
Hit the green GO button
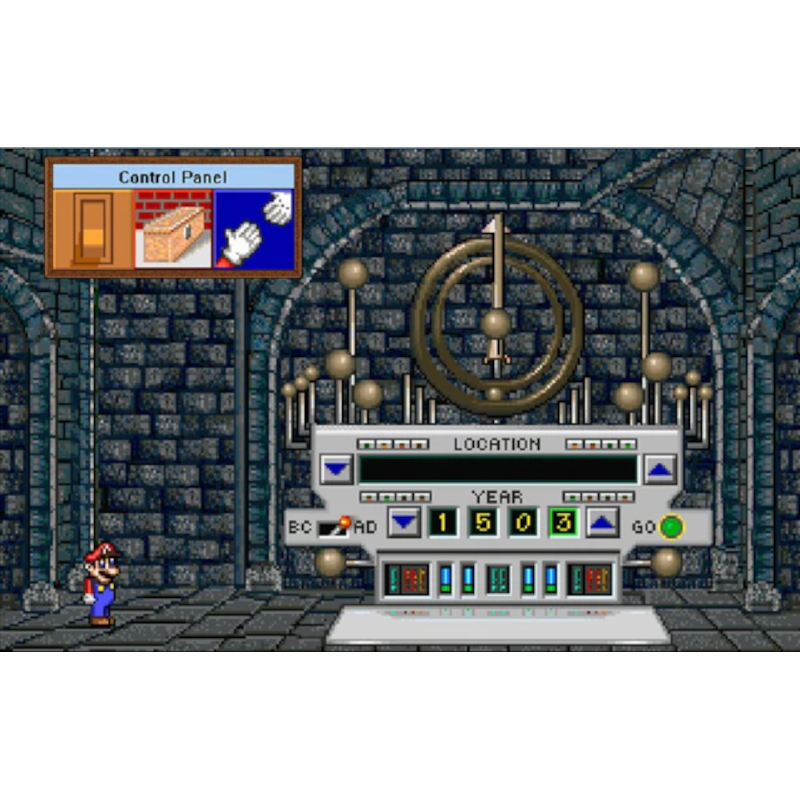pos(671,526)
